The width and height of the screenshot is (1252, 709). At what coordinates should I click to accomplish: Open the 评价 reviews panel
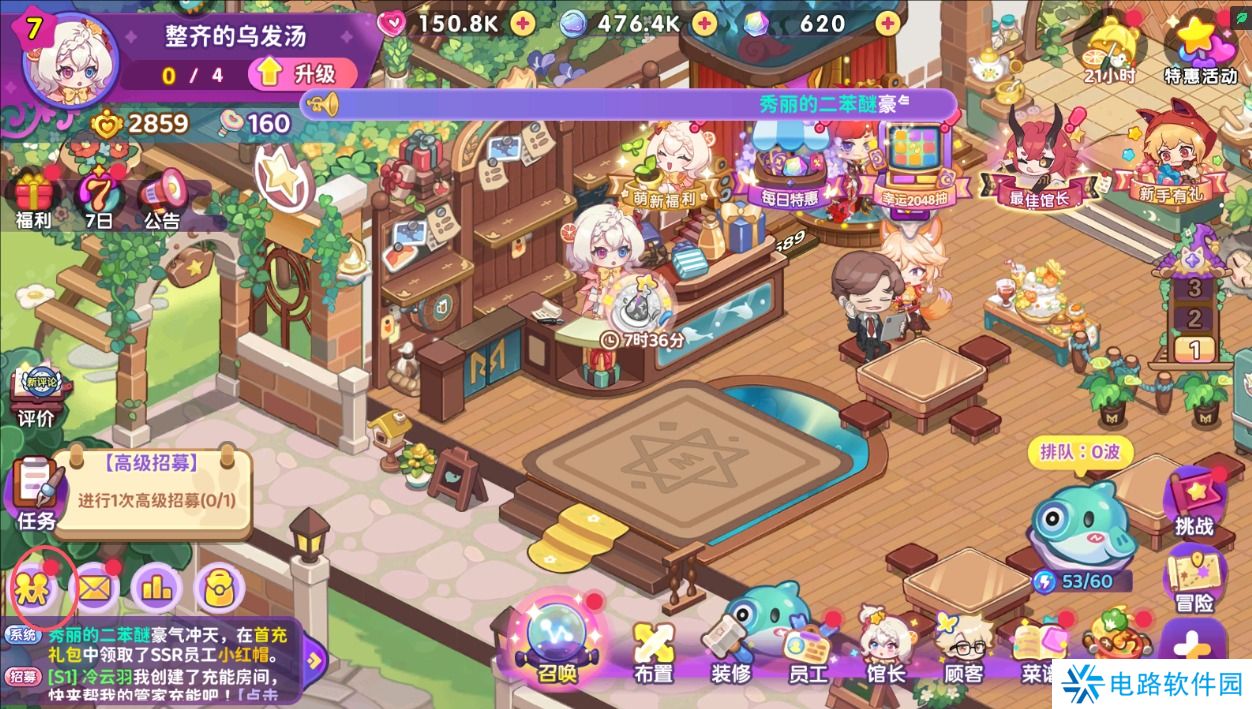click(36, 395)
